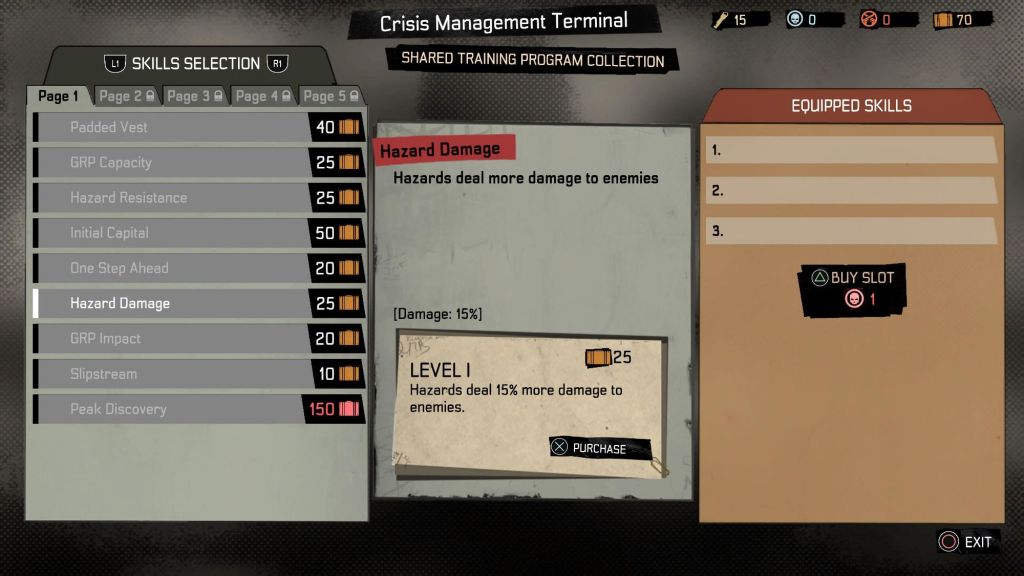Image resolution: width=1024 pixels, height=576 pixels.
Task: Switch to the Page 1 tab
Action: click(x=59, y=96)
